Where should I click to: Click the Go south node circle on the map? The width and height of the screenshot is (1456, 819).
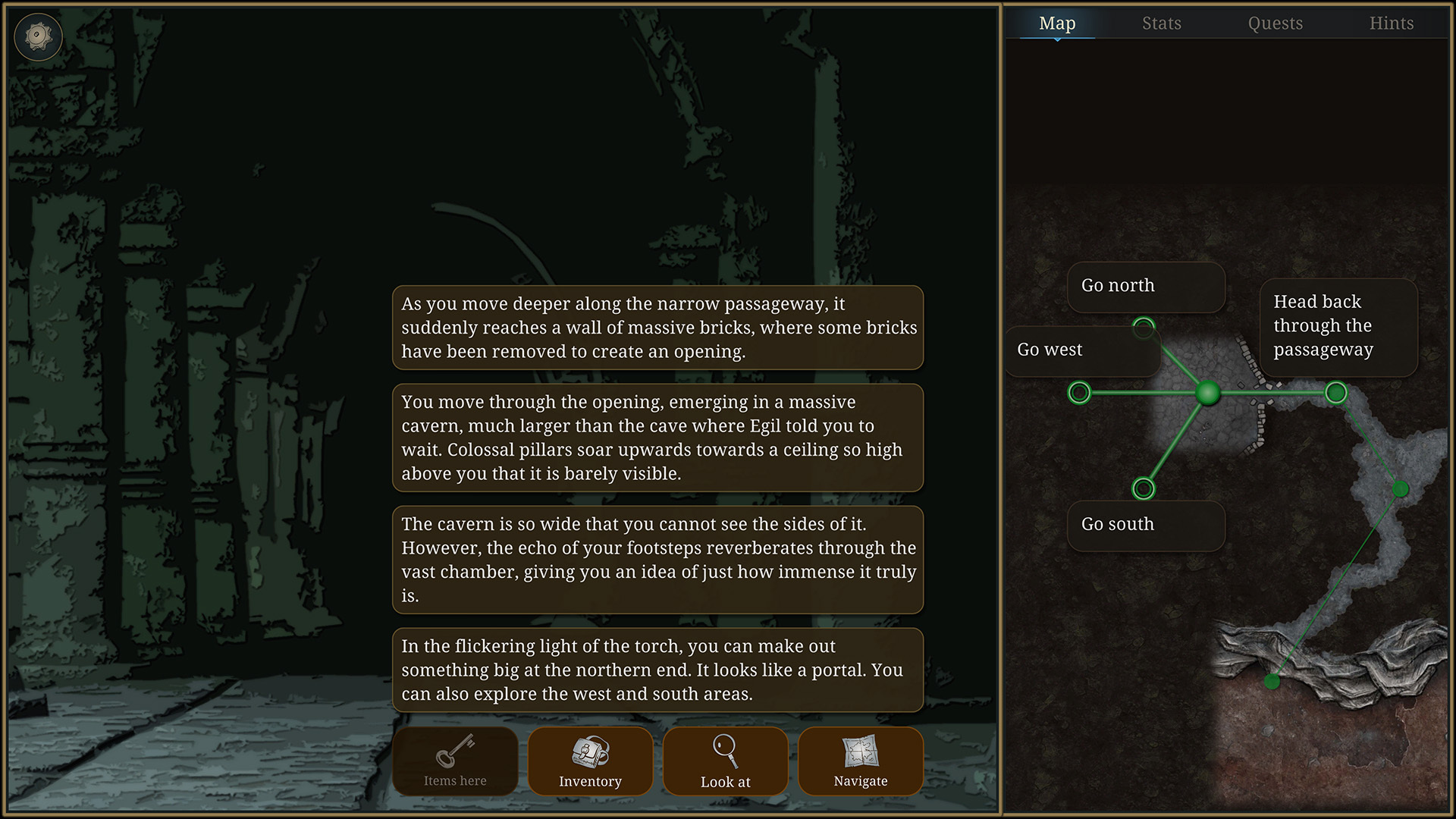(1144, 488)
